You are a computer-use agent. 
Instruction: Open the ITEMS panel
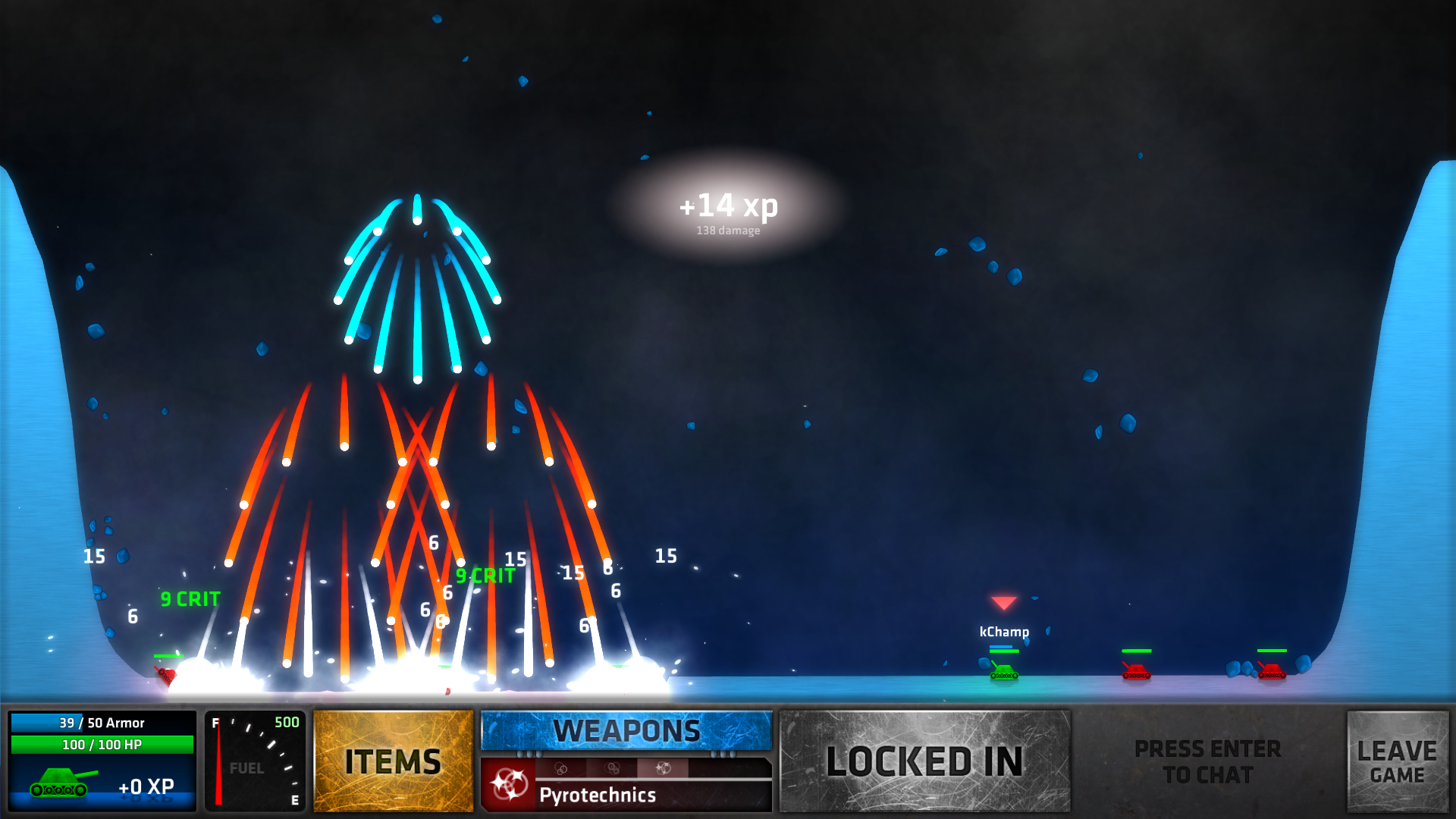click(x=393, y=761)
